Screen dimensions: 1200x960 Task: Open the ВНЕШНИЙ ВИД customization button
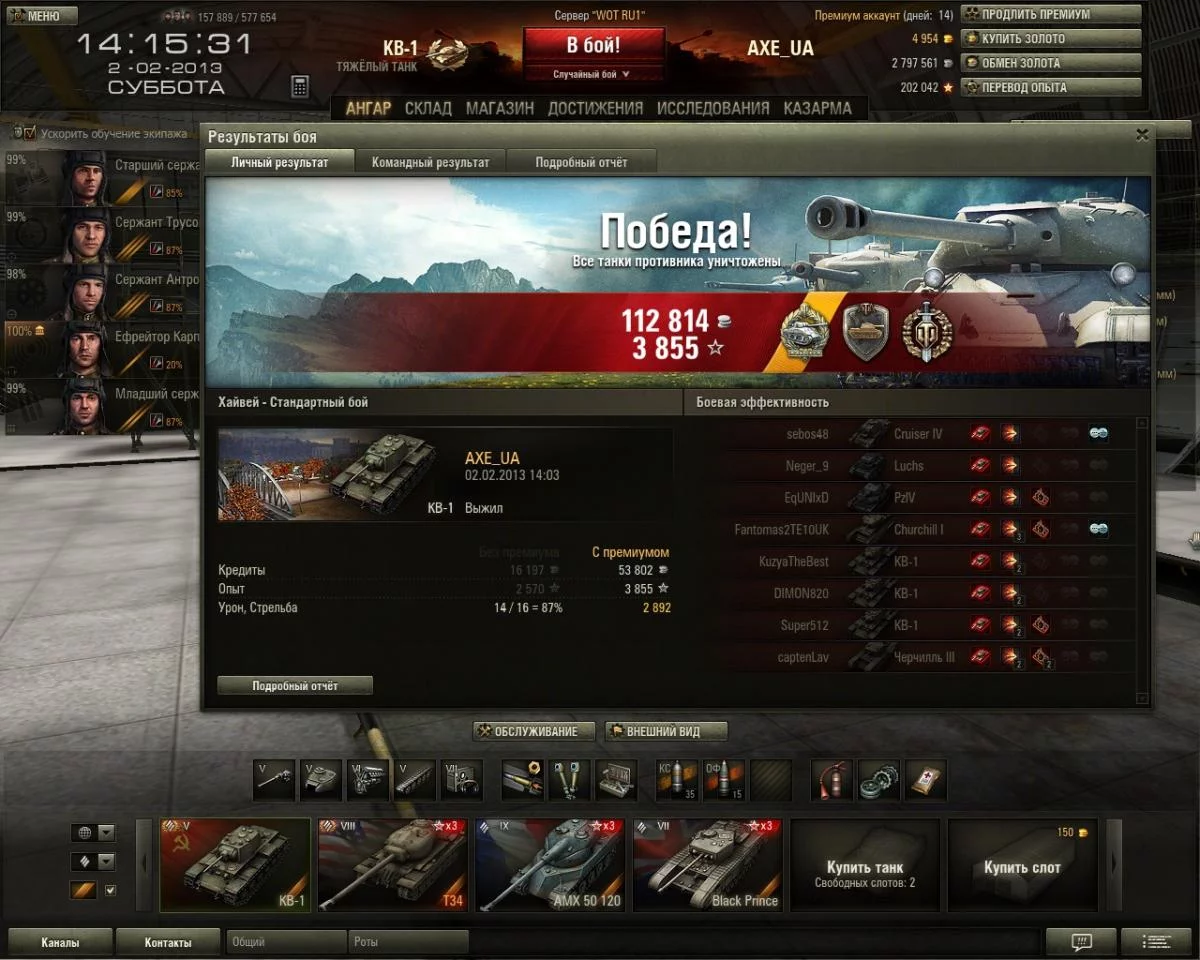[666, 732]
